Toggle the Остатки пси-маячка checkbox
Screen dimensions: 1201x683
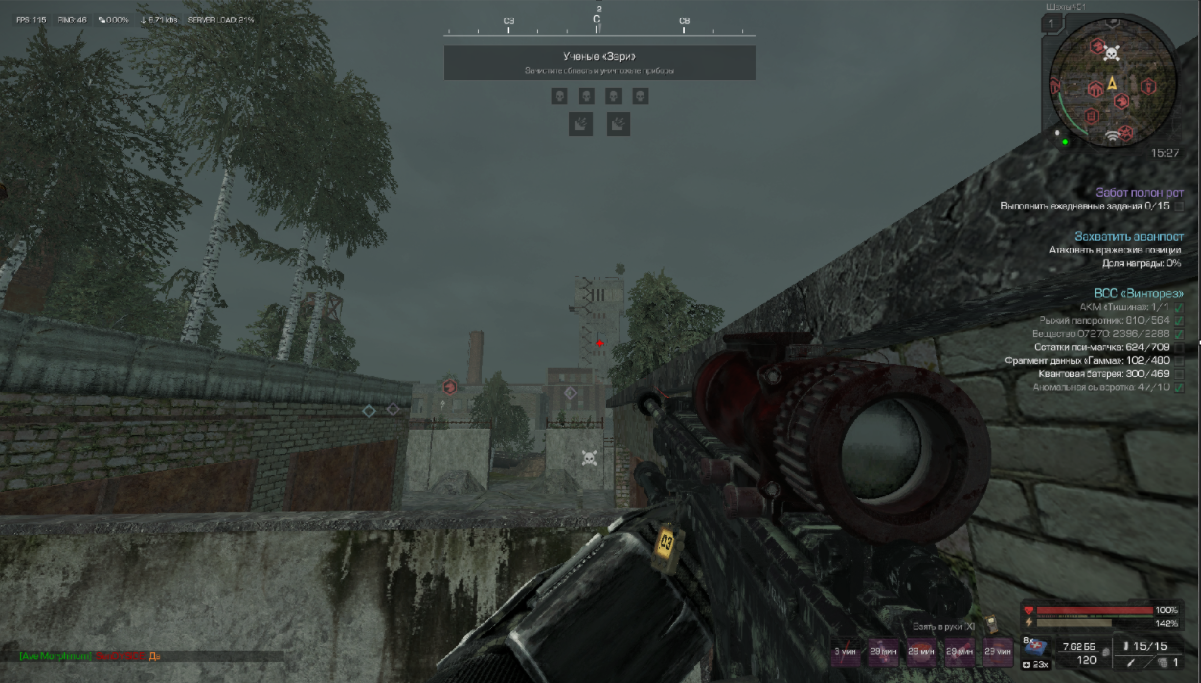click(x=1179, y=347)
